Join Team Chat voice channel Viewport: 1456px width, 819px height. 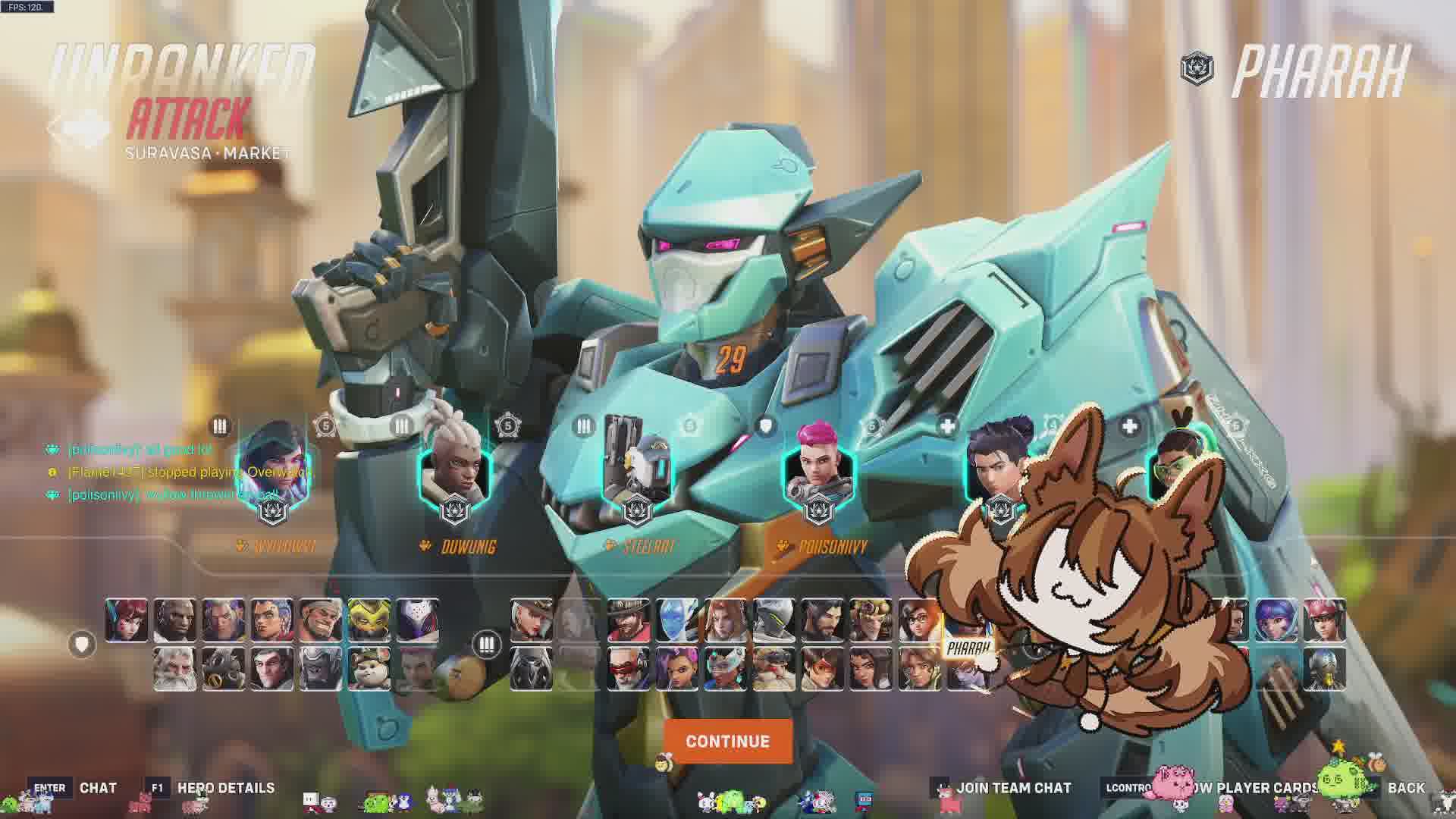[1013, 788]
